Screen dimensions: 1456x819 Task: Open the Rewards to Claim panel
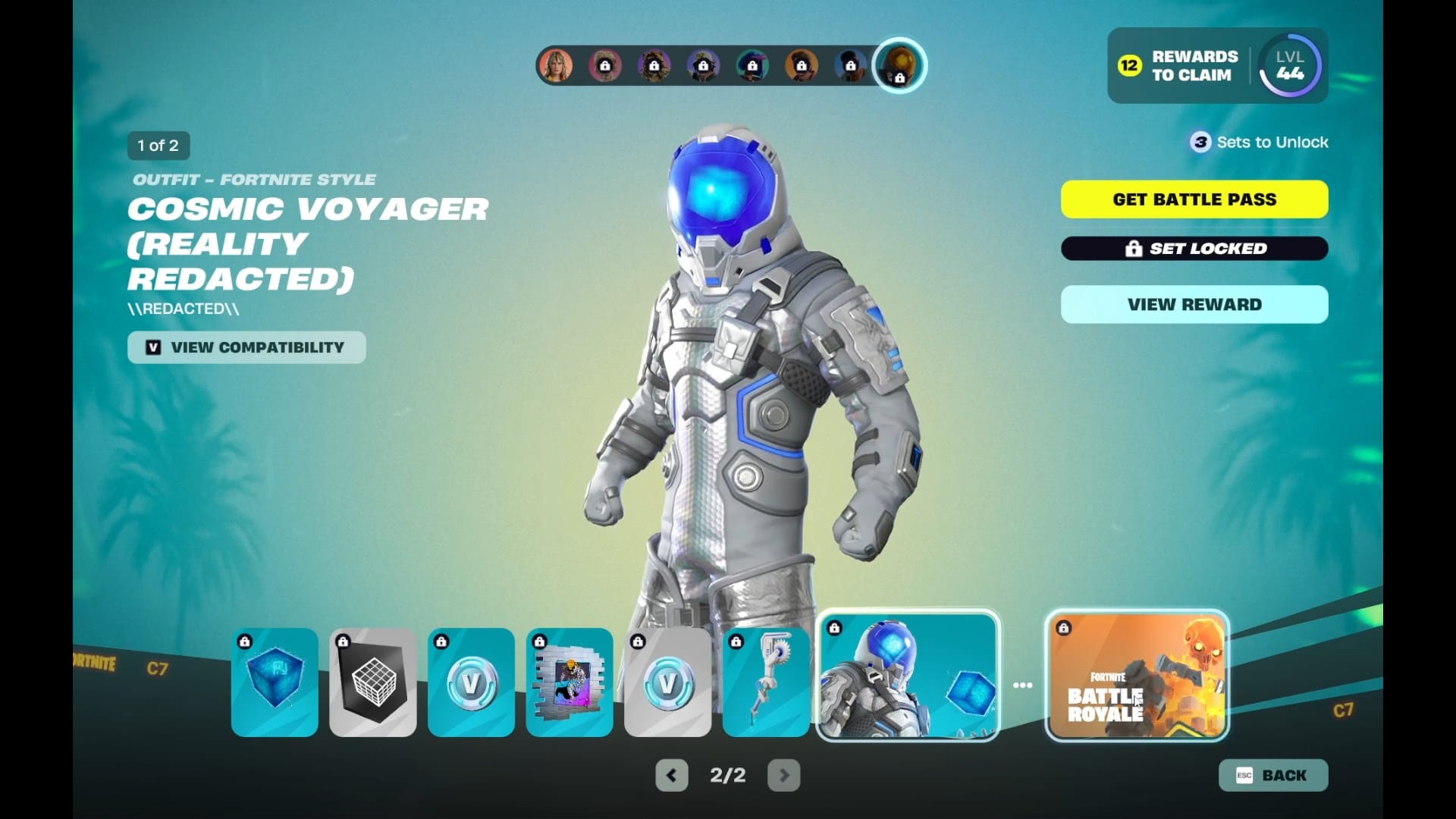tap(1179, 66)
